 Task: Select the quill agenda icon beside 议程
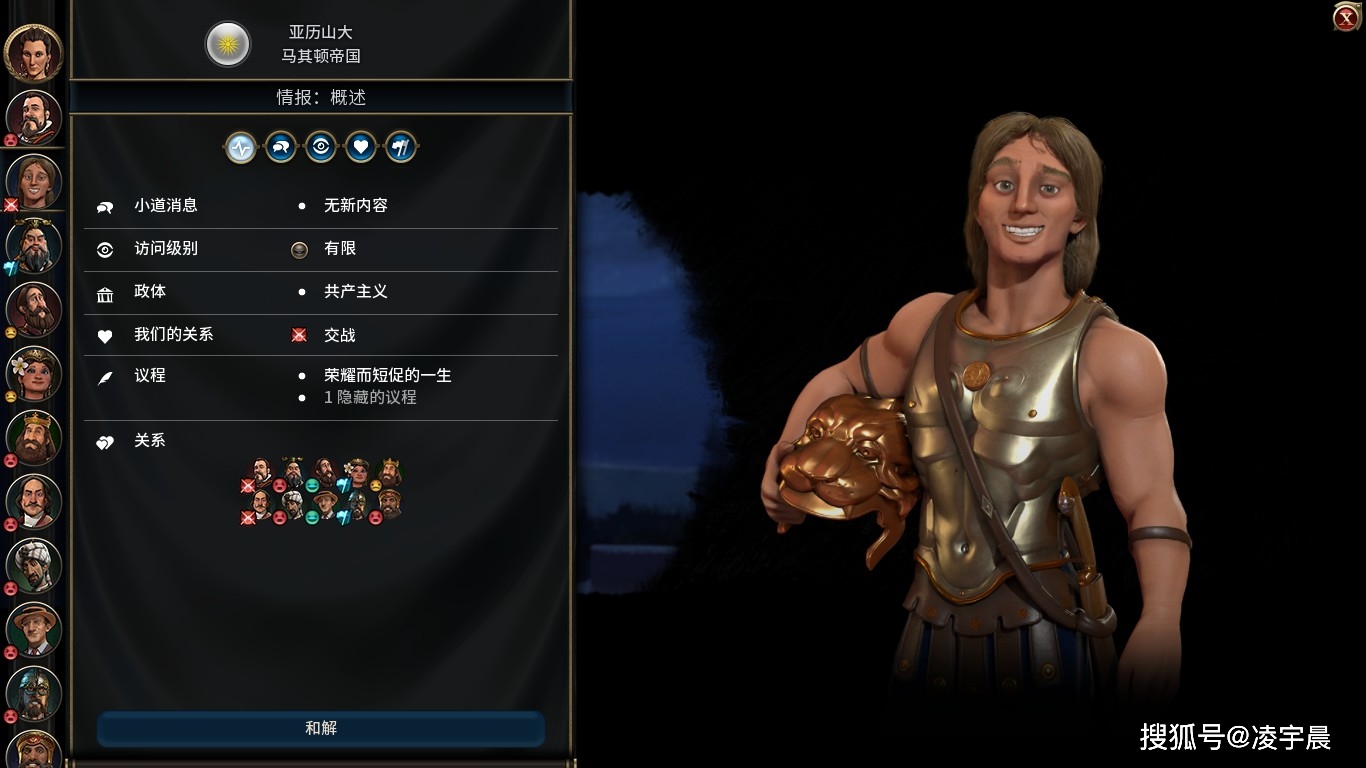pyautogui.click(x=107, y=376)
